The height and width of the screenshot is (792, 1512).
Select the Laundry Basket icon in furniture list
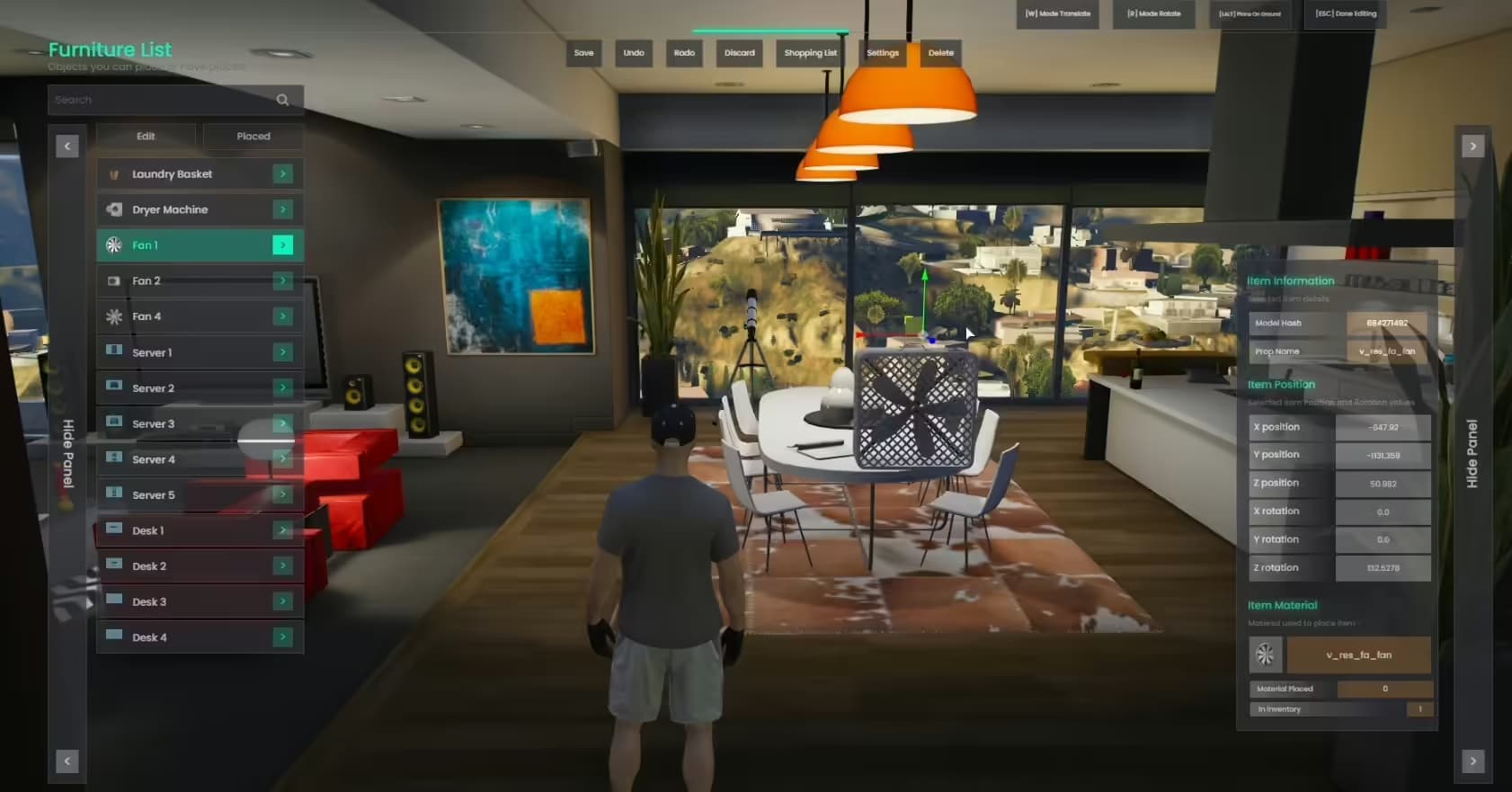114,174
